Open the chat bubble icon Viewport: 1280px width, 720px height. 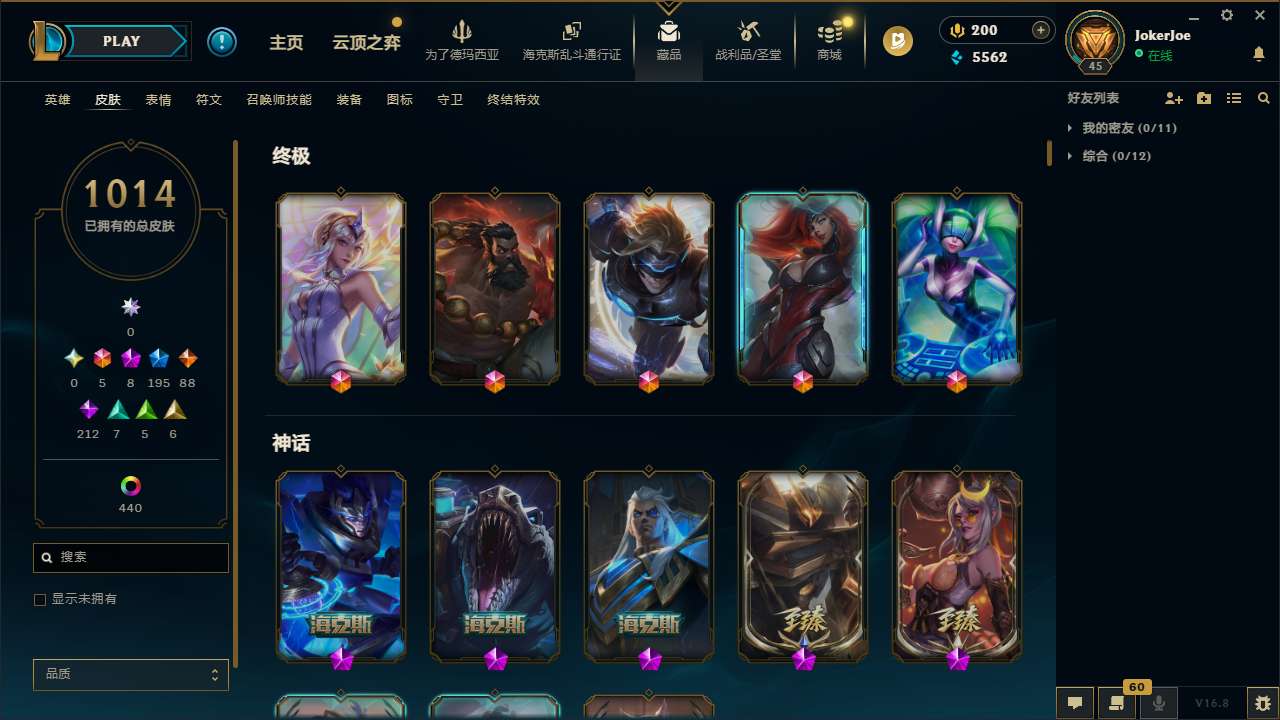(1074, 702)
